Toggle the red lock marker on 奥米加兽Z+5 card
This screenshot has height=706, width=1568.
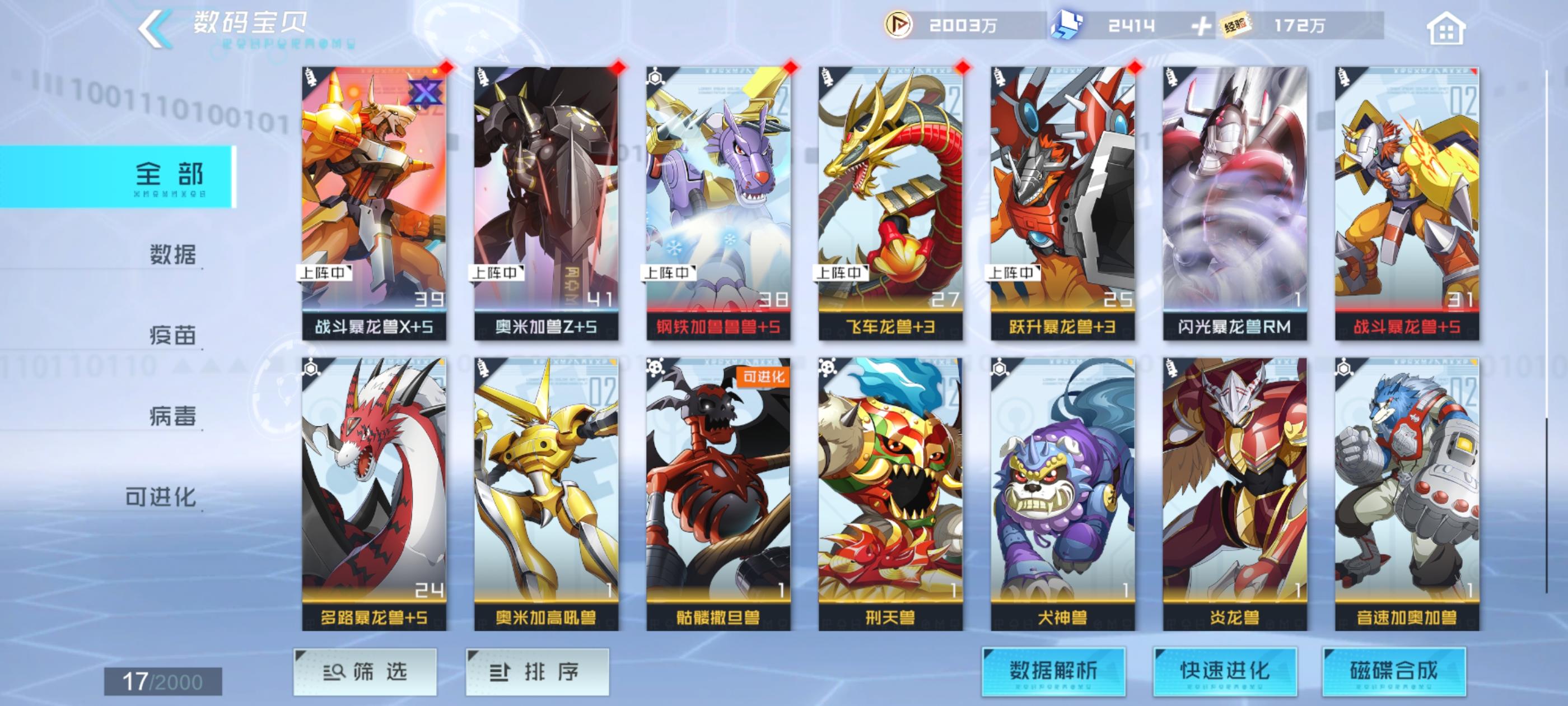tap(618, 67)
